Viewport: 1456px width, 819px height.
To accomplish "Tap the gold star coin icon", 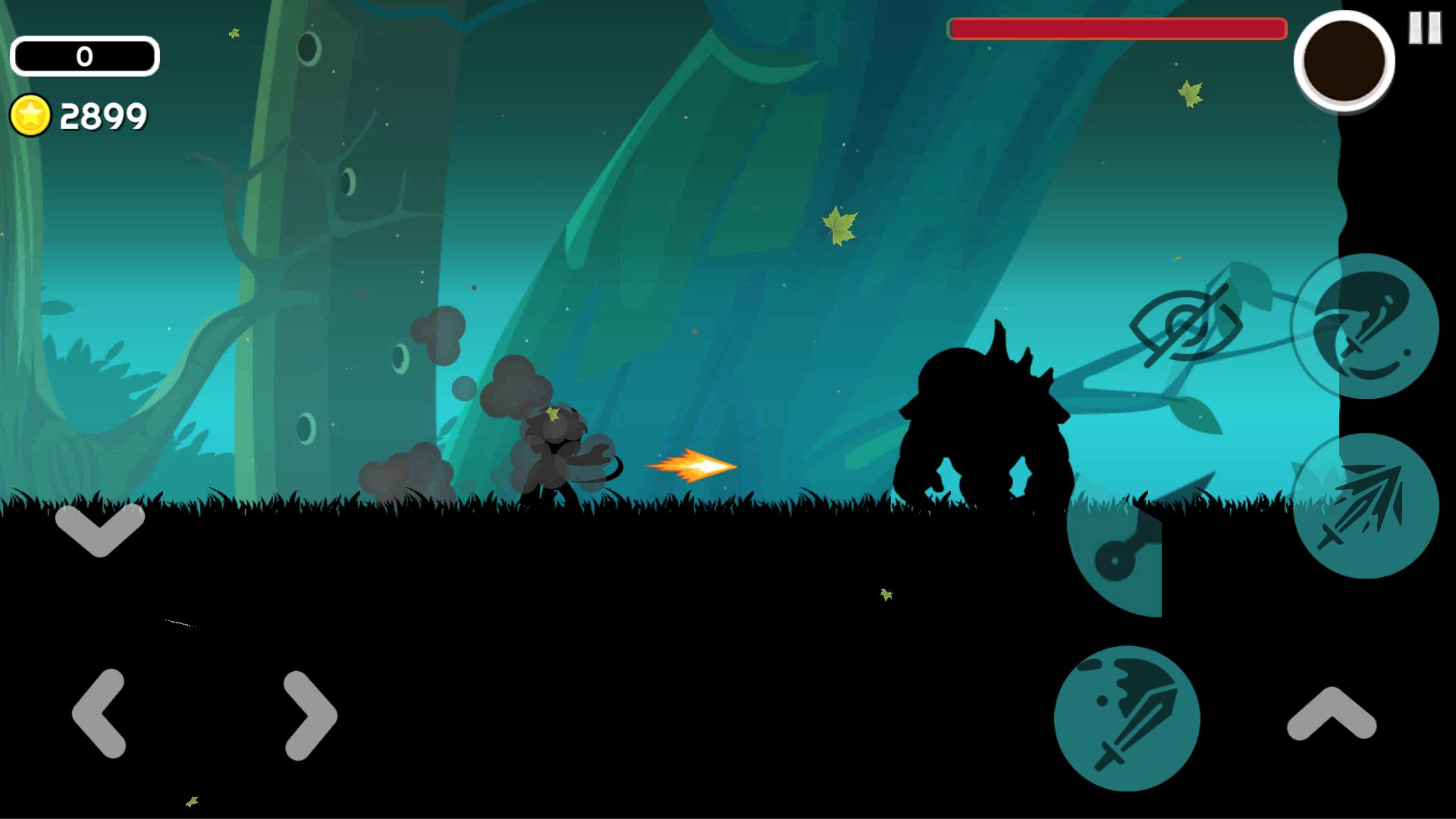I will tap(30, 116).
